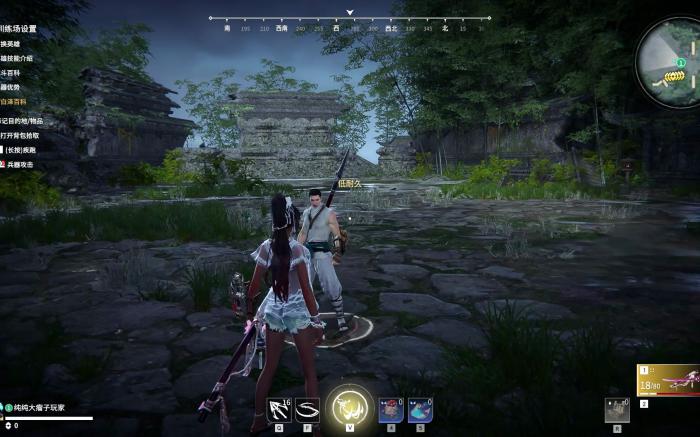700x437 pixels.
Task: Select the grey repair kit item slot
Action: [615, 408]
